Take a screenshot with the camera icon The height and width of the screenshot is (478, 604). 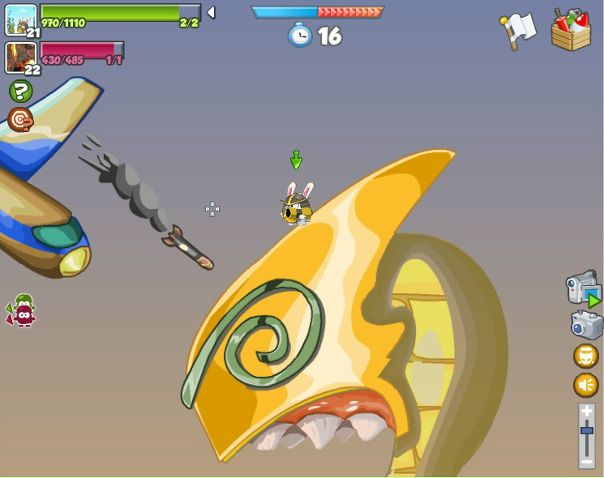[586, 324]
